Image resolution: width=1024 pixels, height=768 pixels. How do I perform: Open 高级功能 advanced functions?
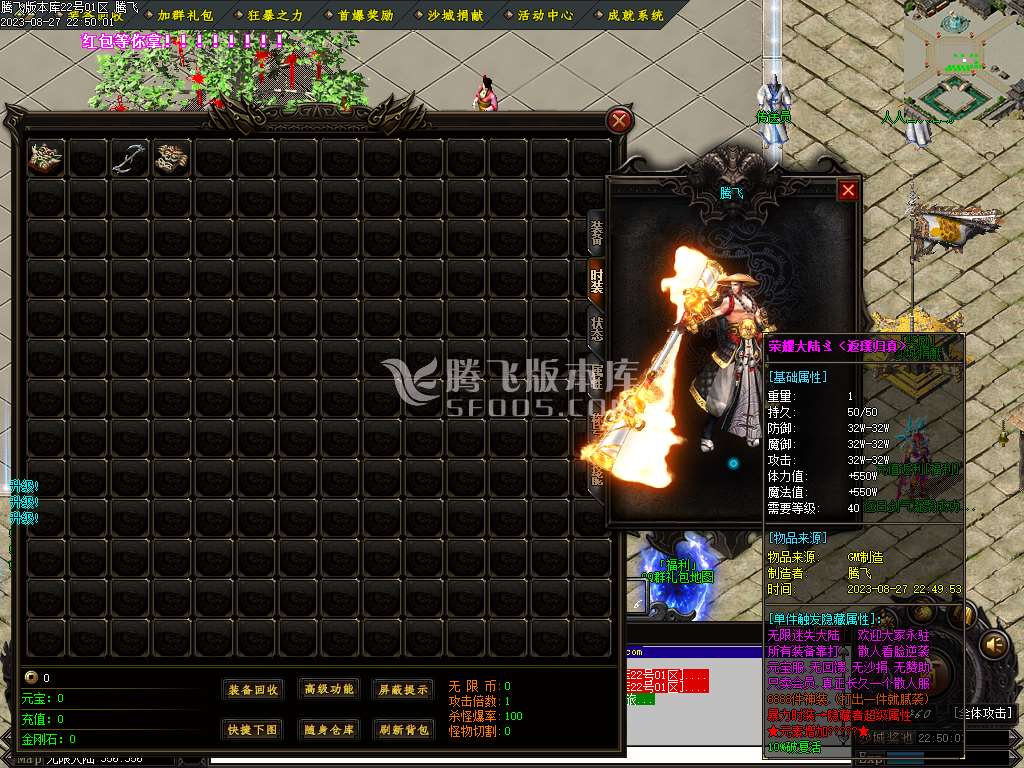(329, 689)
